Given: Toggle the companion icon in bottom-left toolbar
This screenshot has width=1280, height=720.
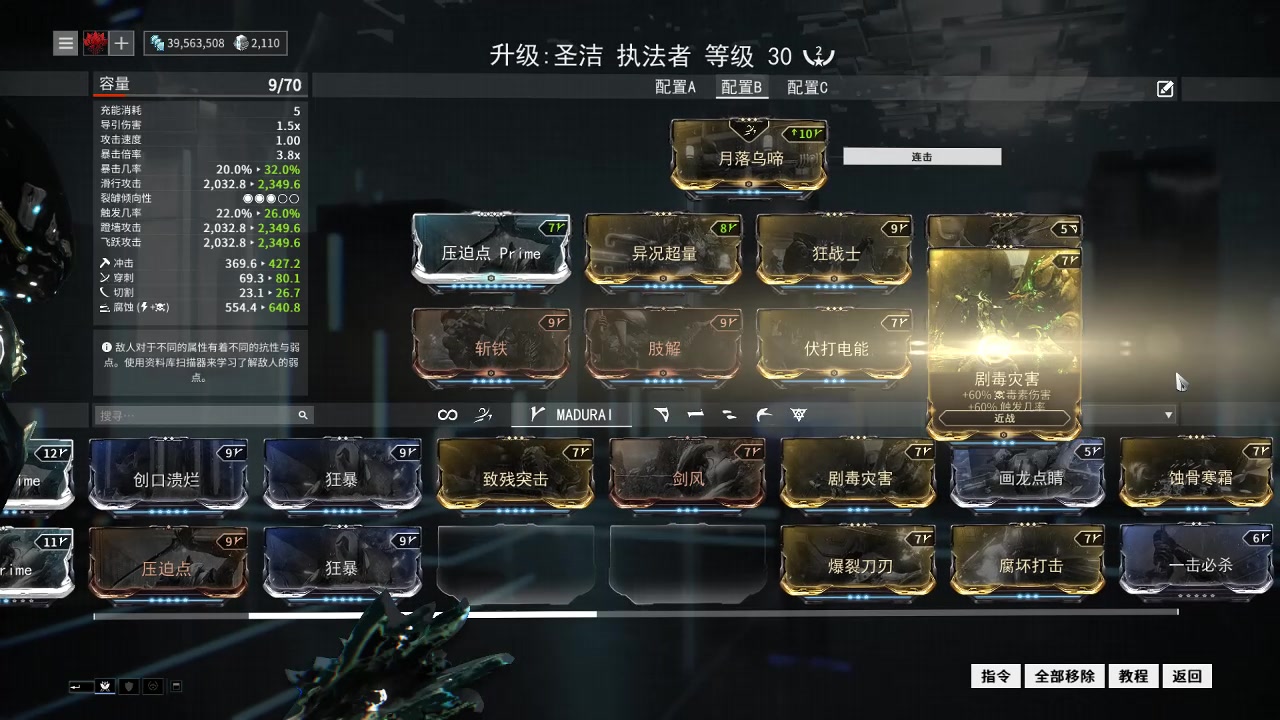Looking at the screenshot, I should click(x=154, y=686).
